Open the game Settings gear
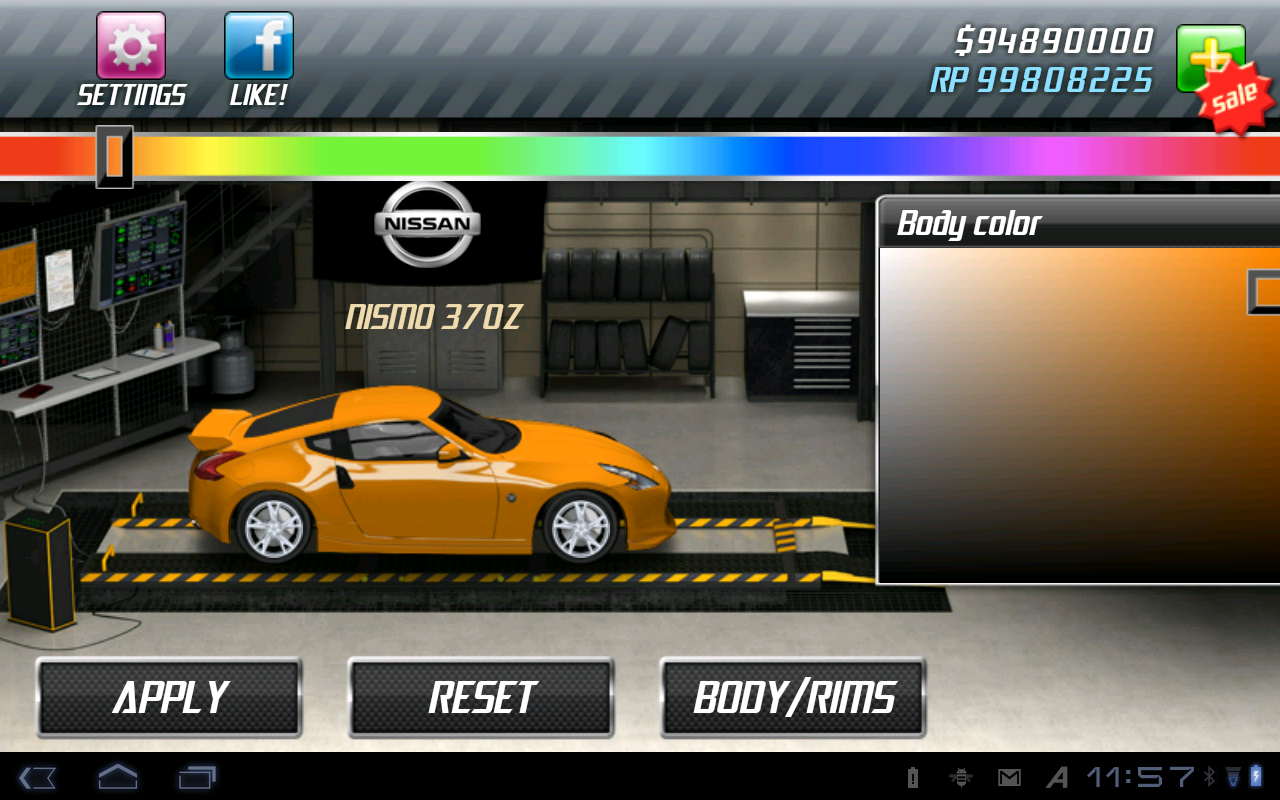Screen dimensions: 1280x800 pyautogui.click(x=130, y=44)
